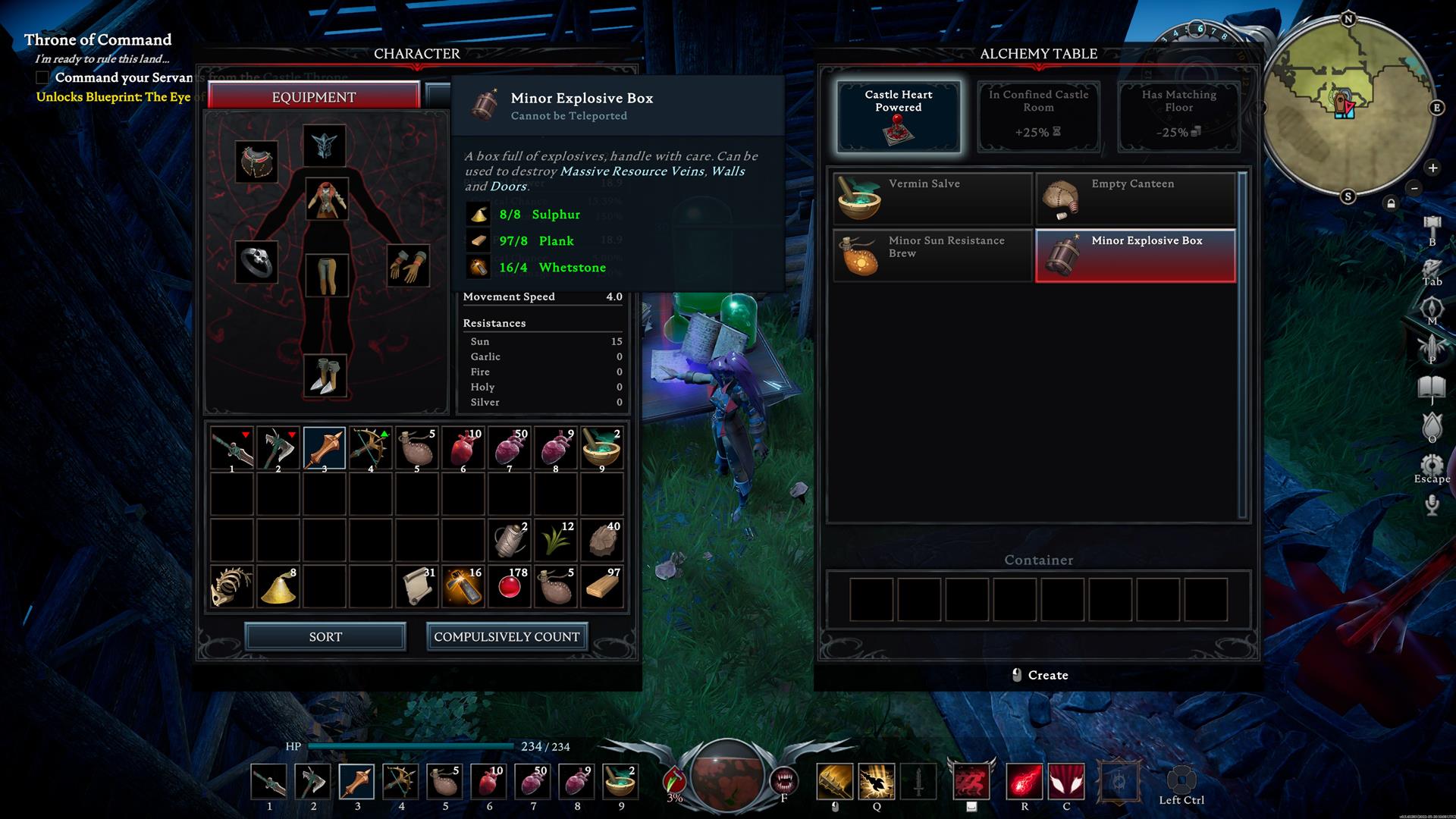The image size is (1456, 819).
Task: Sort the inventory
Action: [x=325, y=637]
